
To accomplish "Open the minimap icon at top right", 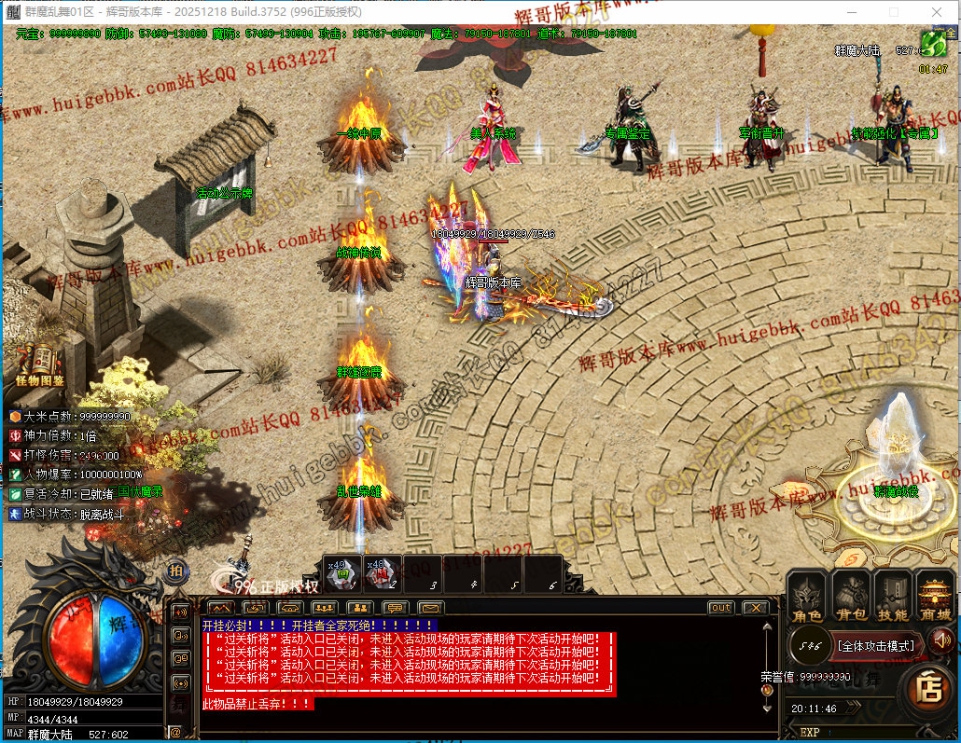I will [933, 44].
